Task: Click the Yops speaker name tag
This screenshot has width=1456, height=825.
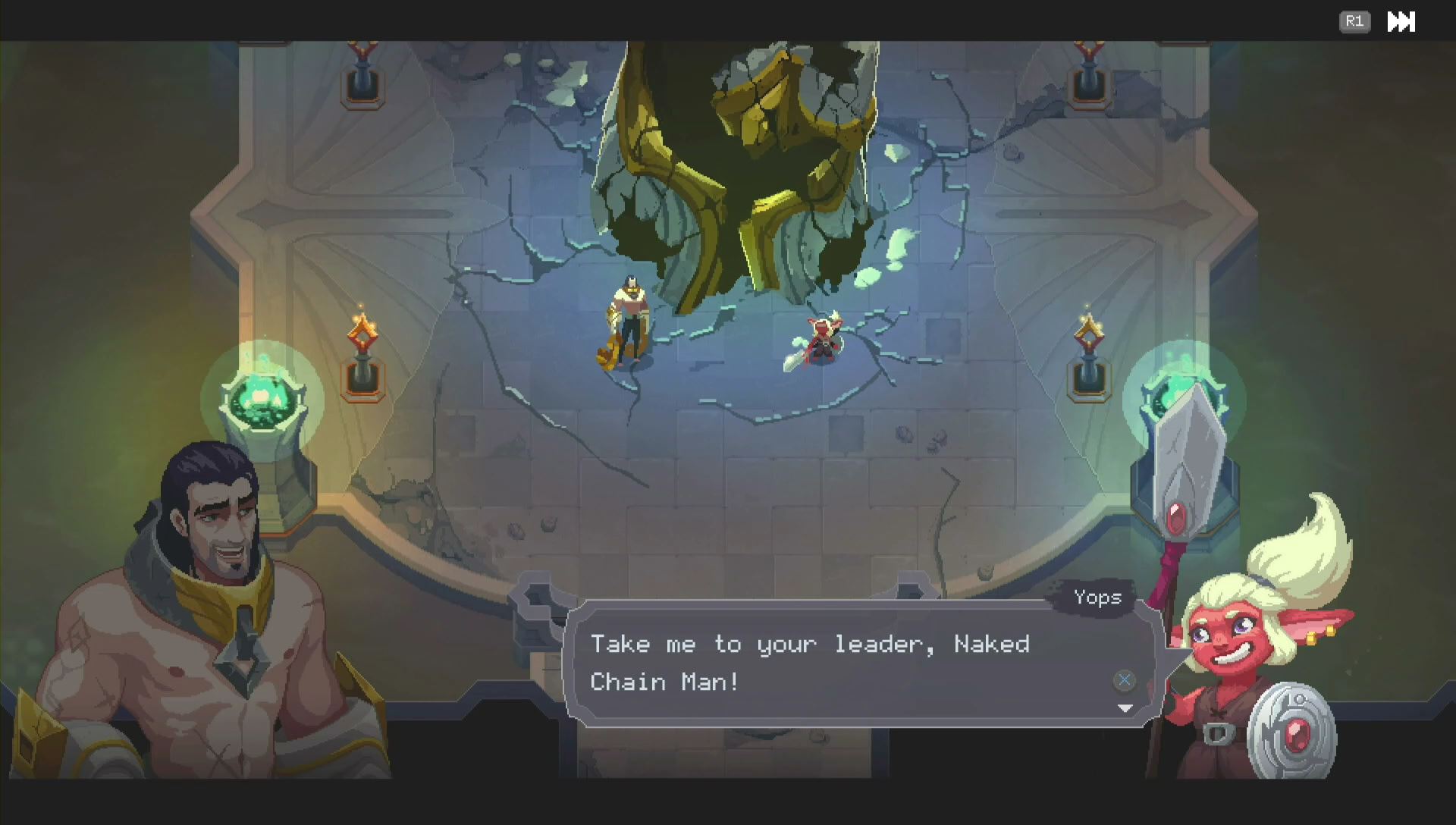Action: pyautogui.click(x=1099, y=598)
